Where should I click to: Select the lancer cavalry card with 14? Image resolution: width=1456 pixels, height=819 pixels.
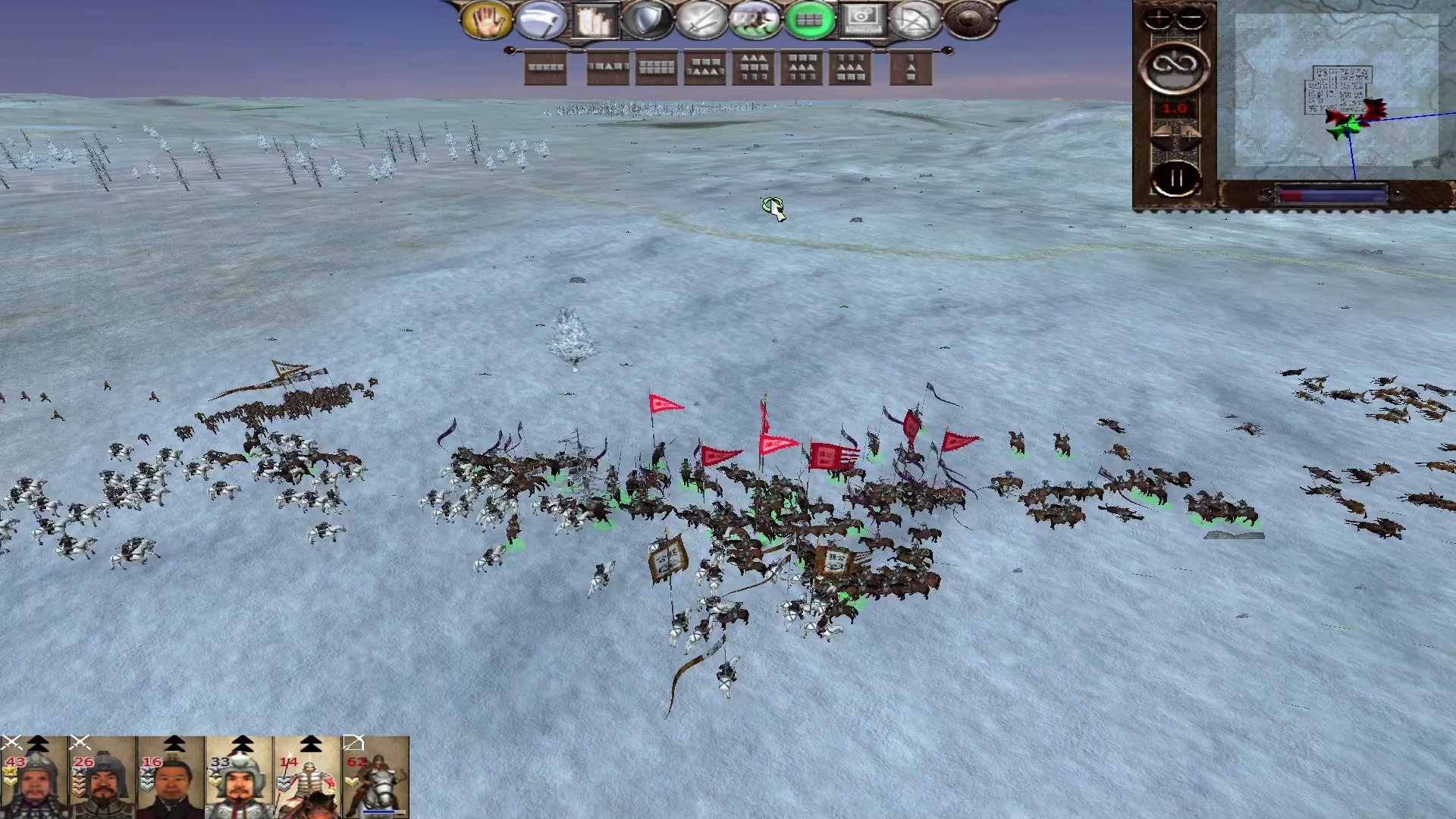307,777
